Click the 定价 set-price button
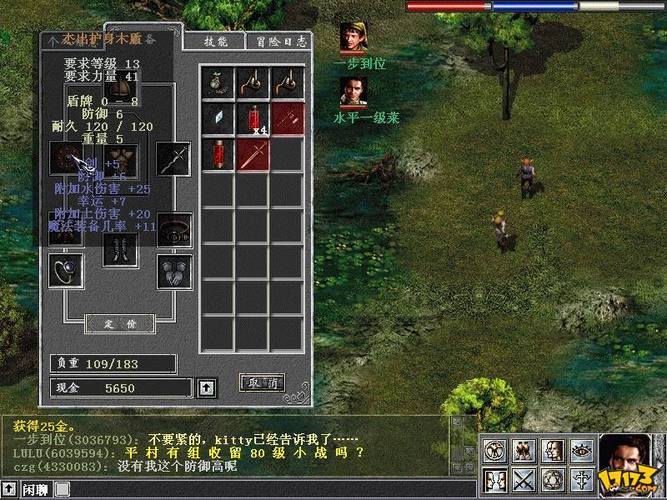 (x=118, y=324)
